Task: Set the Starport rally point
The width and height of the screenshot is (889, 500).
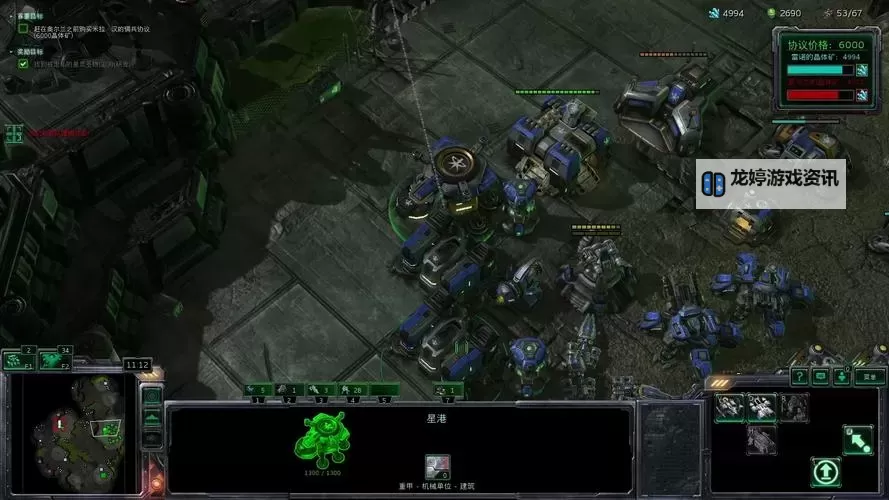Action: pyautogui.click(x=856, y=439)
